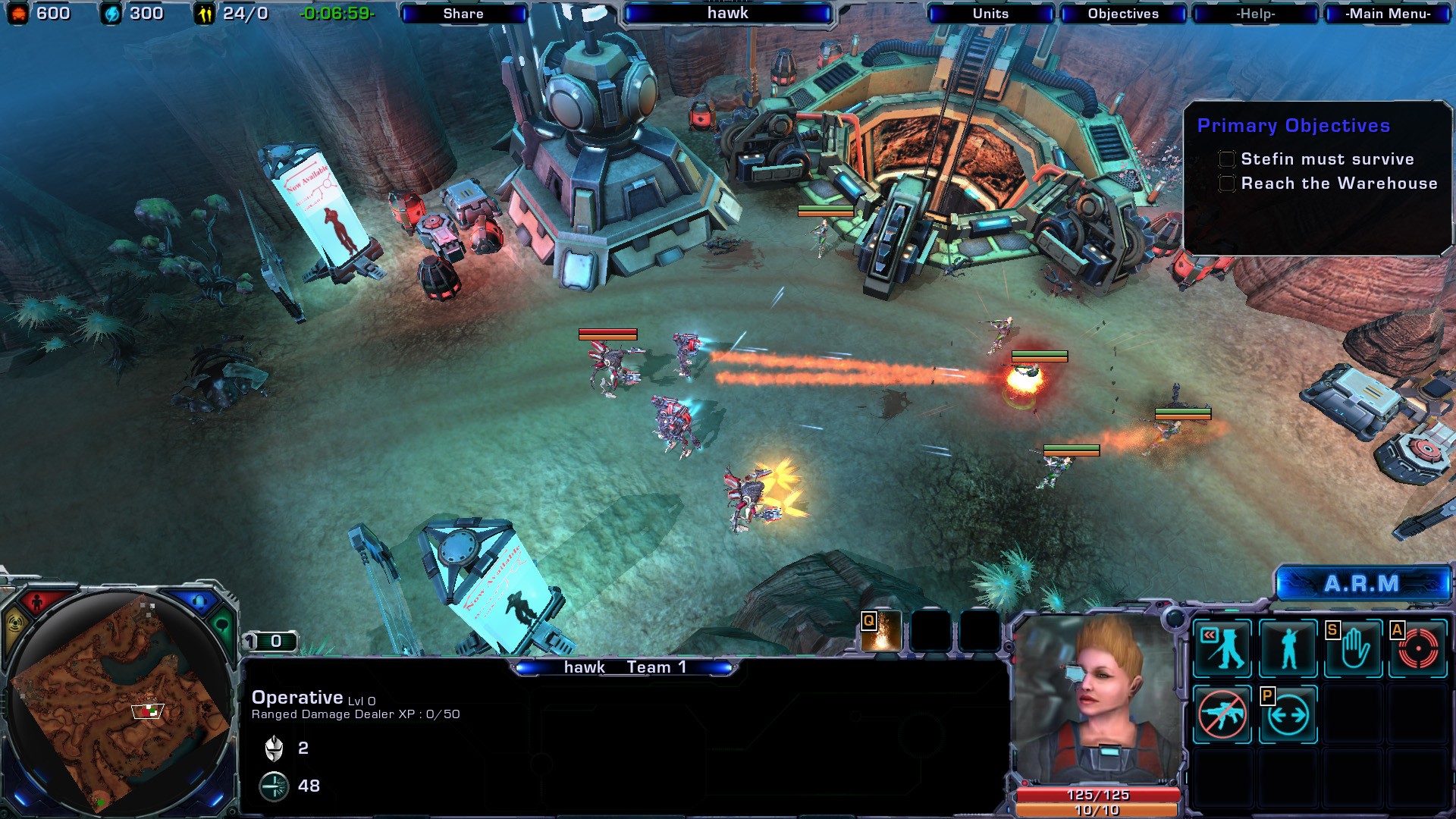
Task: Click the red person icon by minimap
Action: [x=36, y=603]
